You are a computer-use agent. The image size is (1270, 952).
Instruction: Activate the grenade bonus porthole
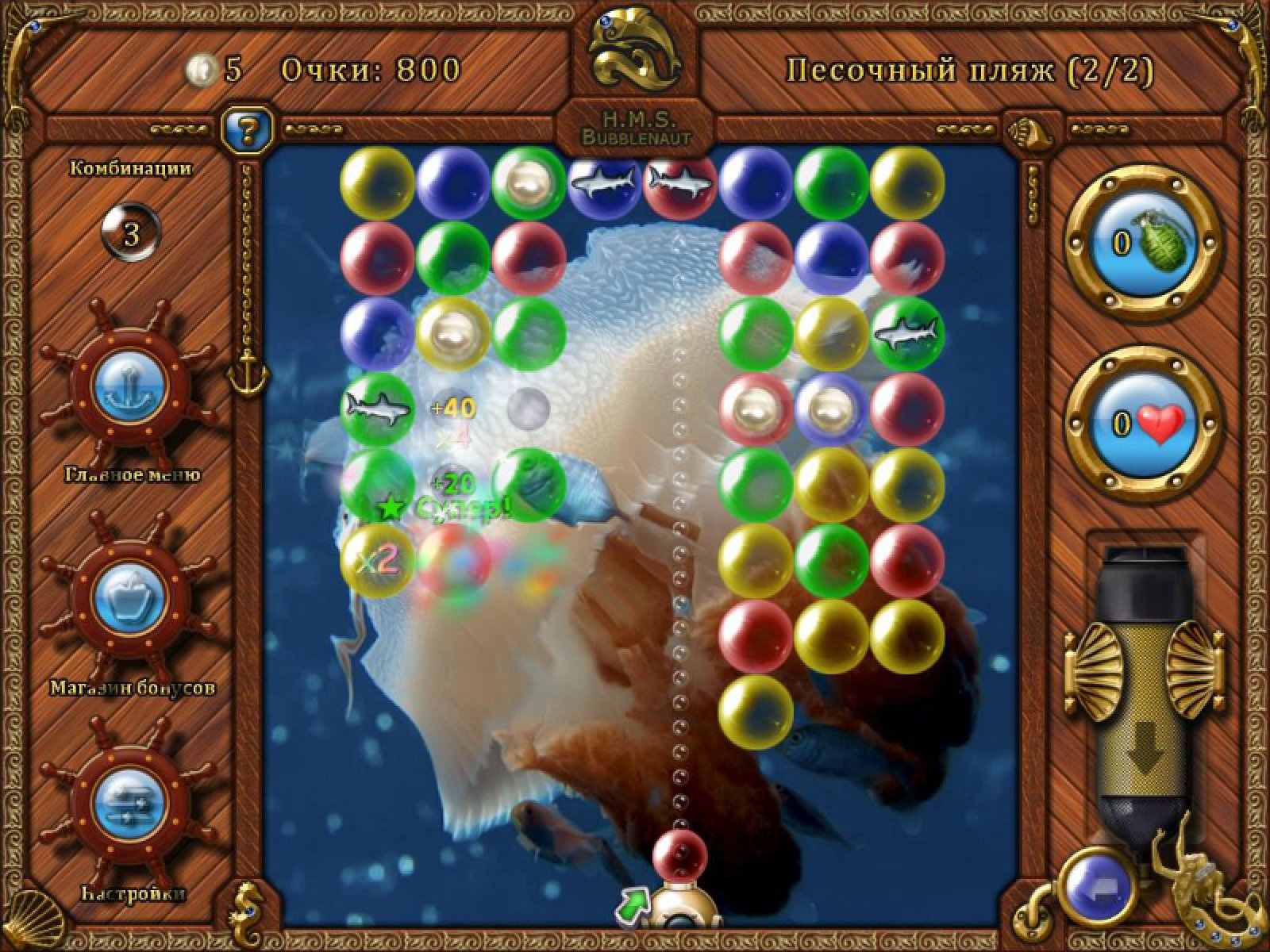(x=1141, y=243)
